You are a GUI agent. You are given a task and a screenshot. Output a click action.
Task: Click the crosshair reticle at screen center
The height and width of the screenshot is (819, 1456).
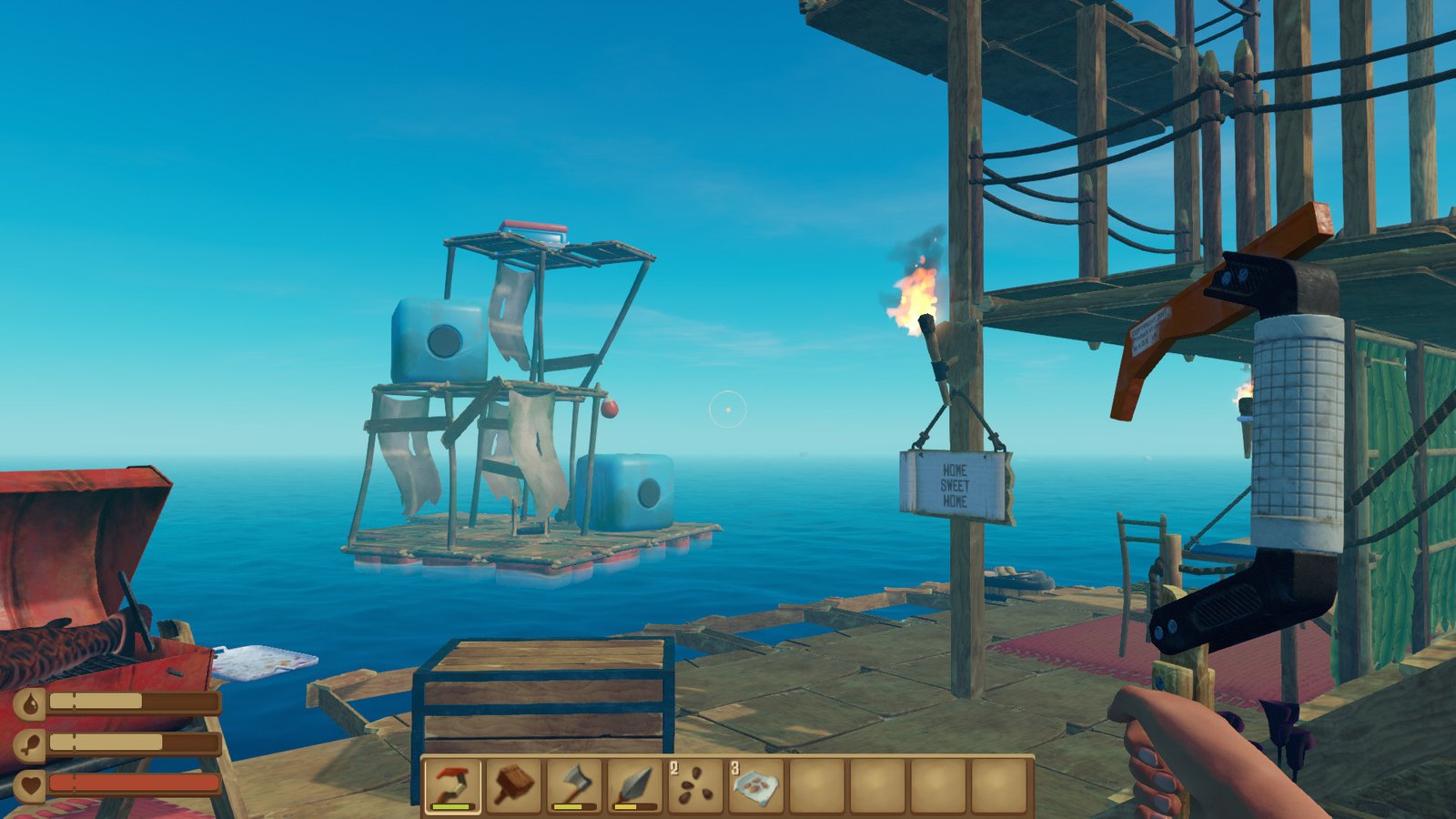tap(728, 409)
